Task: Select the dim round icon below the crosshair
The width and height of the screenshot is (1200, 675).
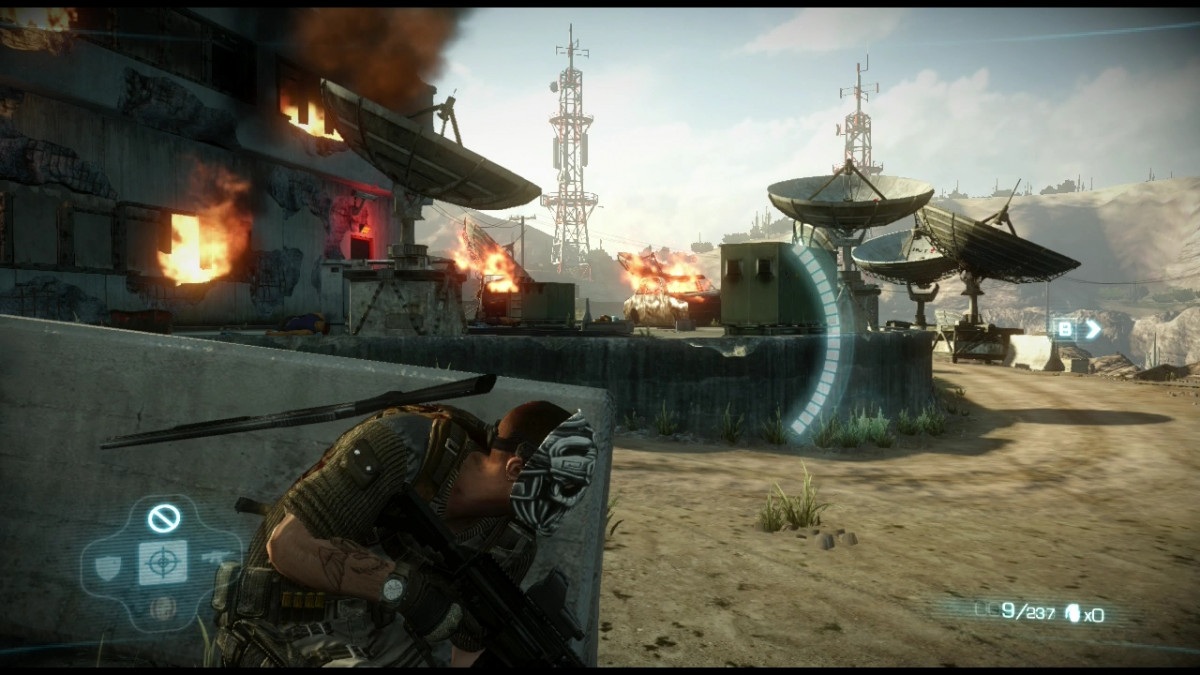Action: (x=161, y=606)
